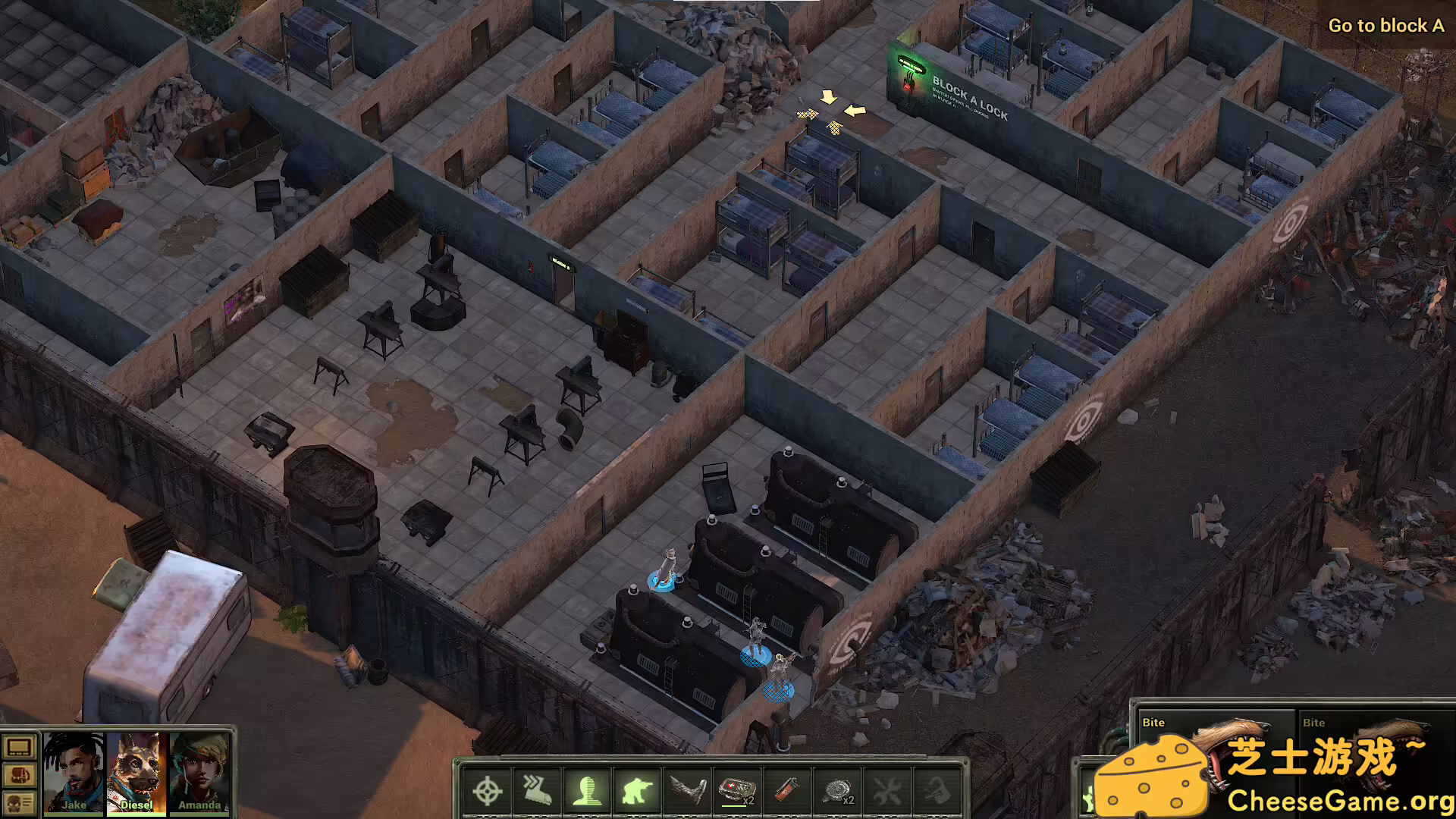This screenshot has height=819, width=1456.
Task: Click the 'Go to block A' objective text
Action: [1385, 25]
